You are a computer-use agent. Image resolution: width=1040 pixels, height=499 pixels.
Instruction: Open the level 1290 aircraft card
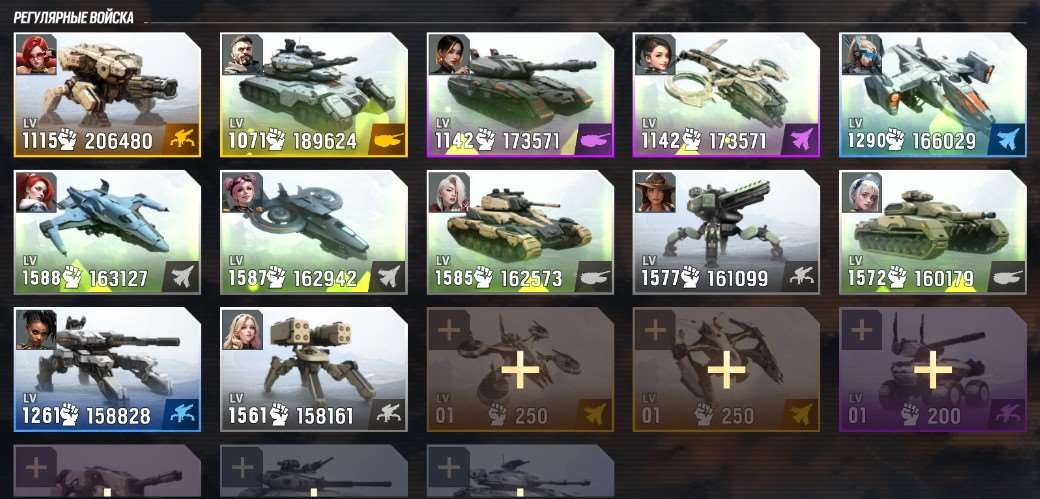coord(931,95)
